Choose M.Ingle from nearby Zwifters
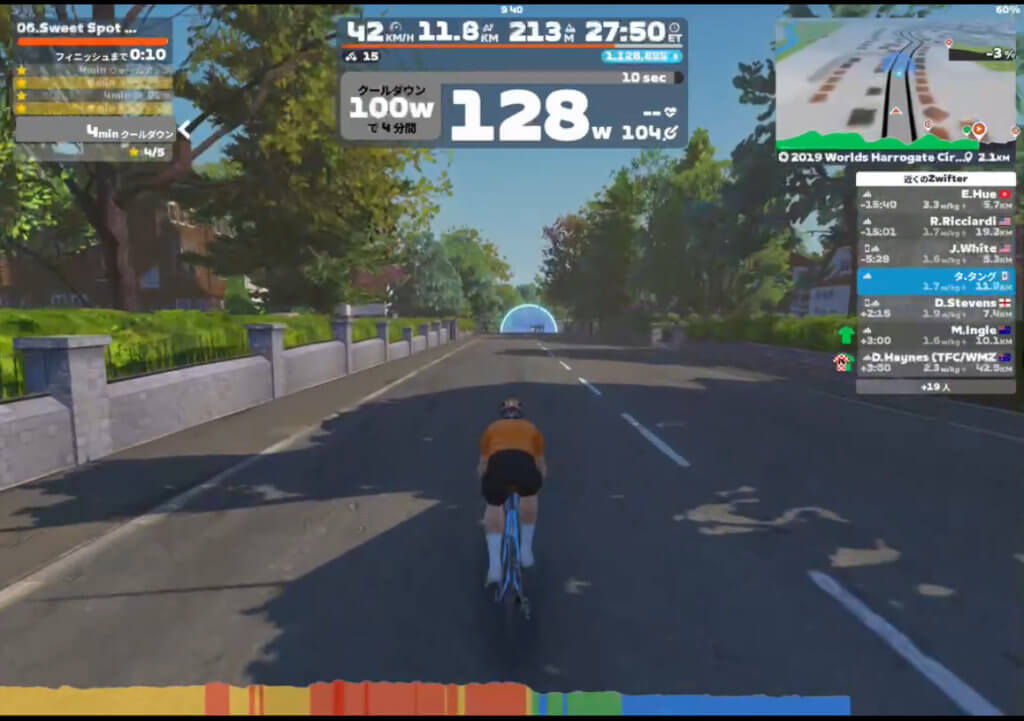 pos(935,335)
